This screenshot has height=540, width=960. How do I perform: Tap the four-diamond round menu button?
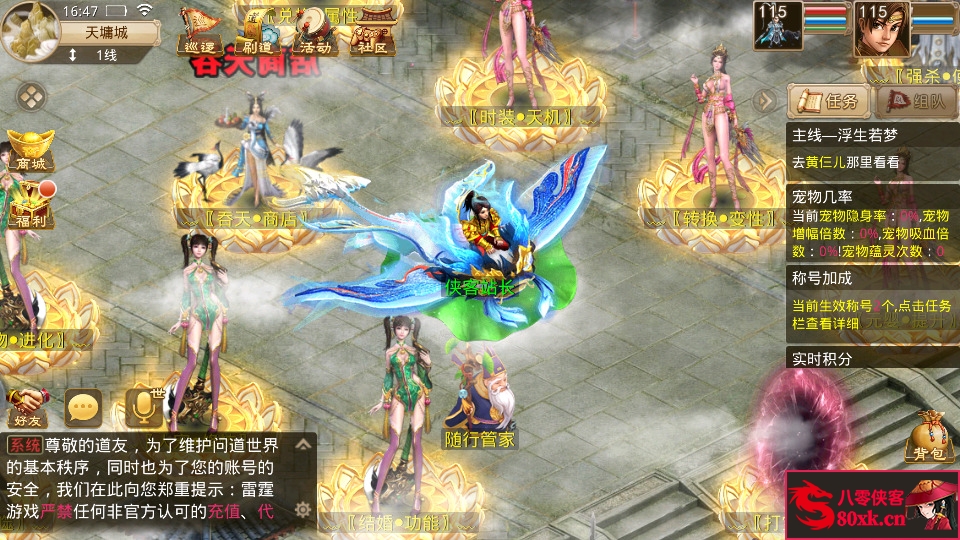pyautogui.click(x=32, y=97)
